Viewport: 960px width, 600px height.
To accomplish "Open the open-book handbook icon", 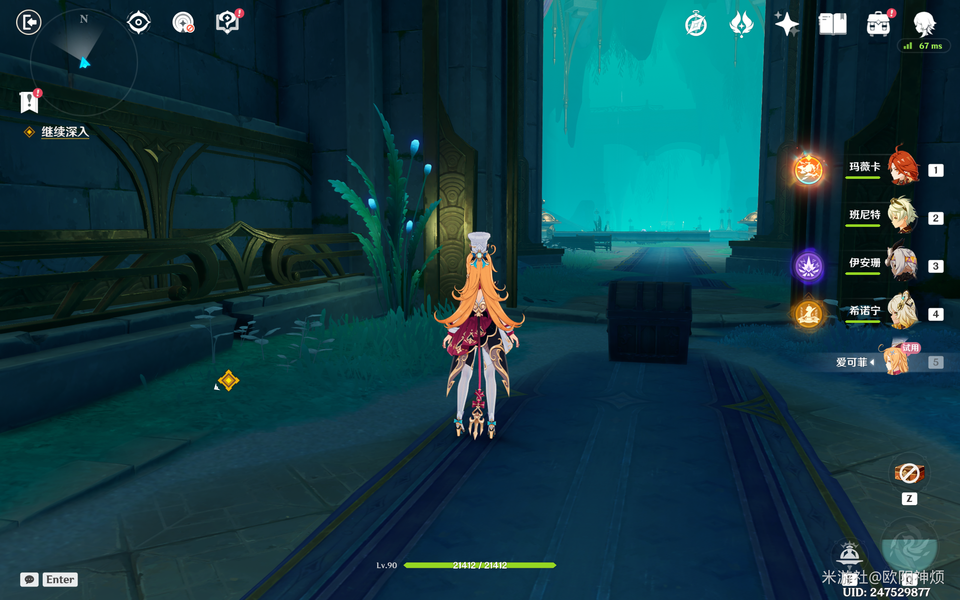I will pyautogui.click(x=832, y=24).
